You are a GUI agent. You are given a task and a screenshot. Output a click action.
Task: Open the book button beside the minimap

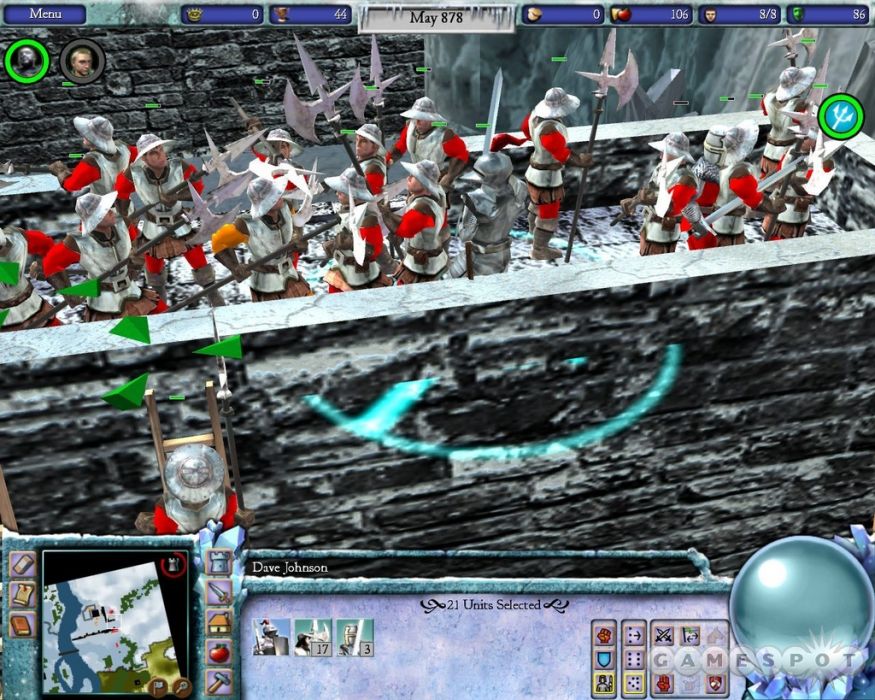point(22,626)
